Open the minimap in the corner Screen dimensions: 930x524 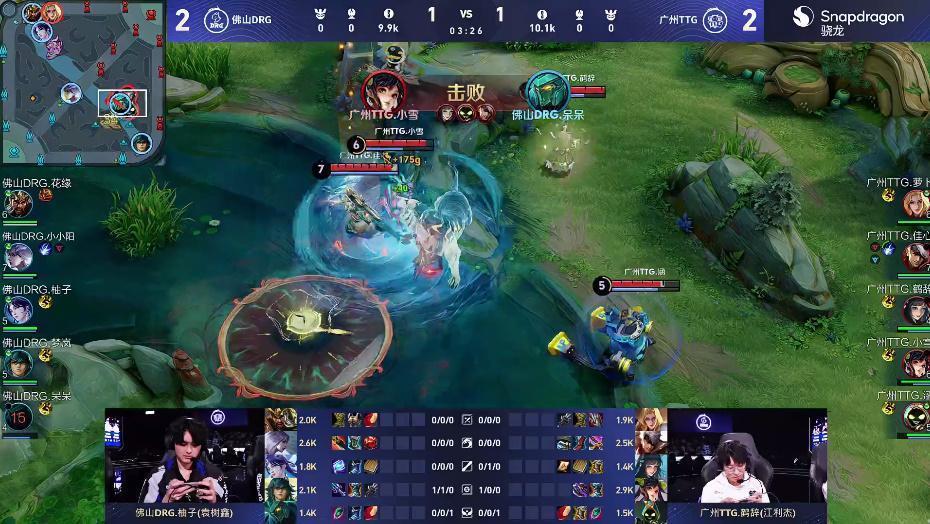(82, 82)
